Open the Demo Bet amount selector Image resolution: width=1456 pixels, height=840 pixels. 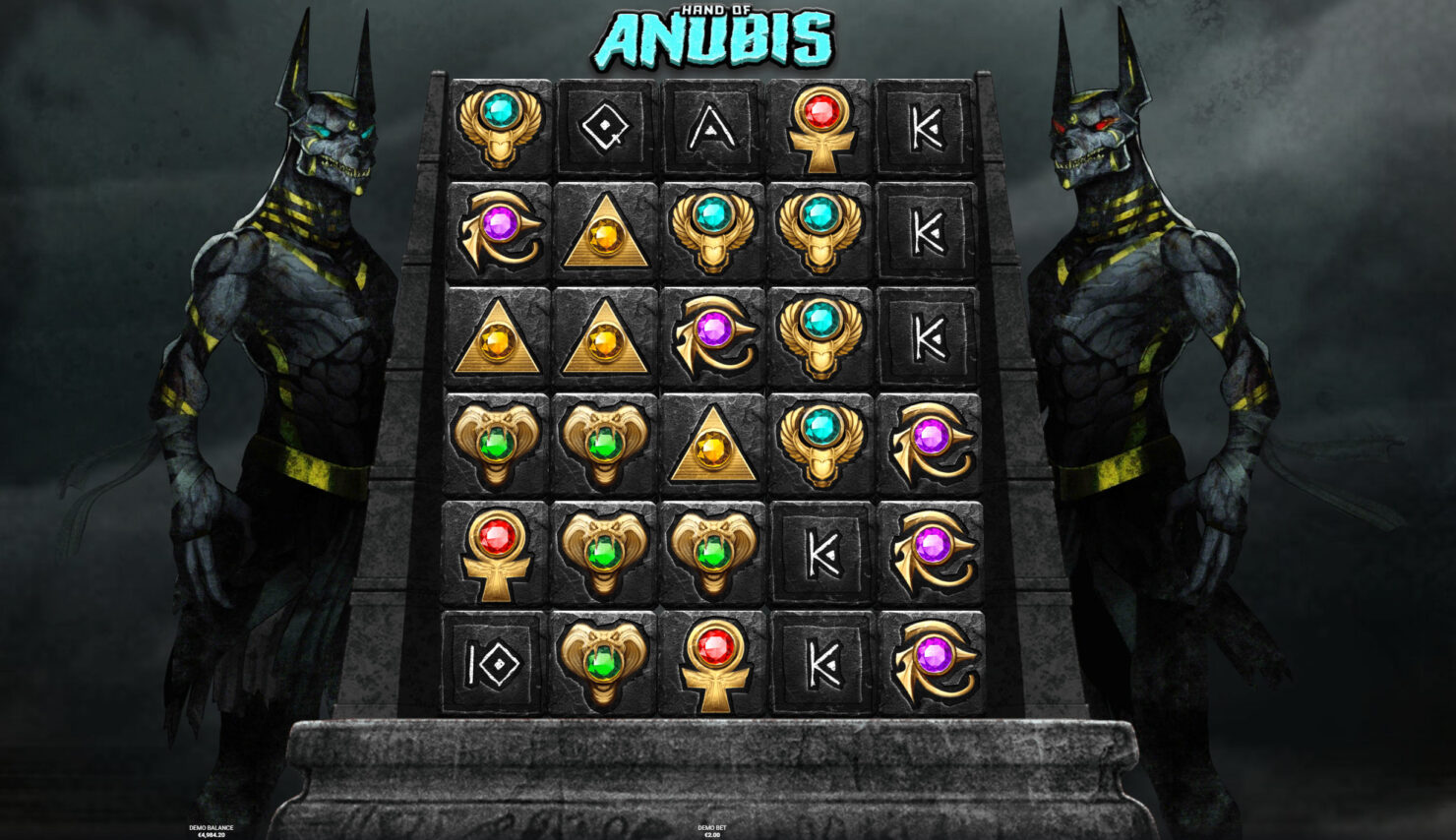click(711, 832)
